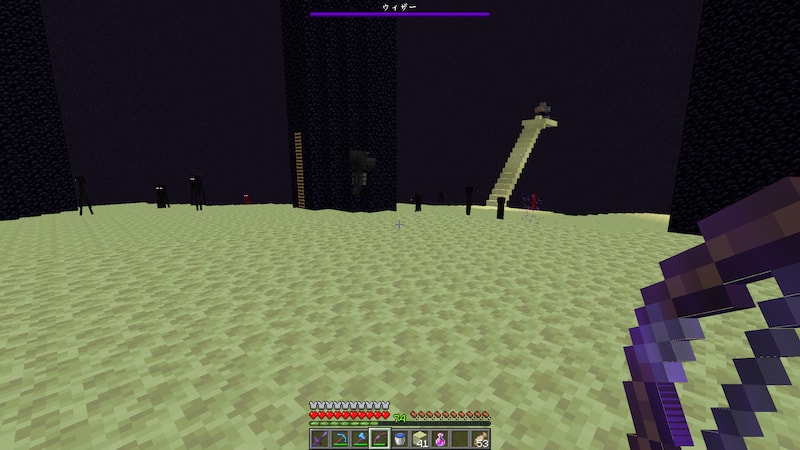Select the enchanted bow hotbar slot
800x450 pixels.
point(379,438)
